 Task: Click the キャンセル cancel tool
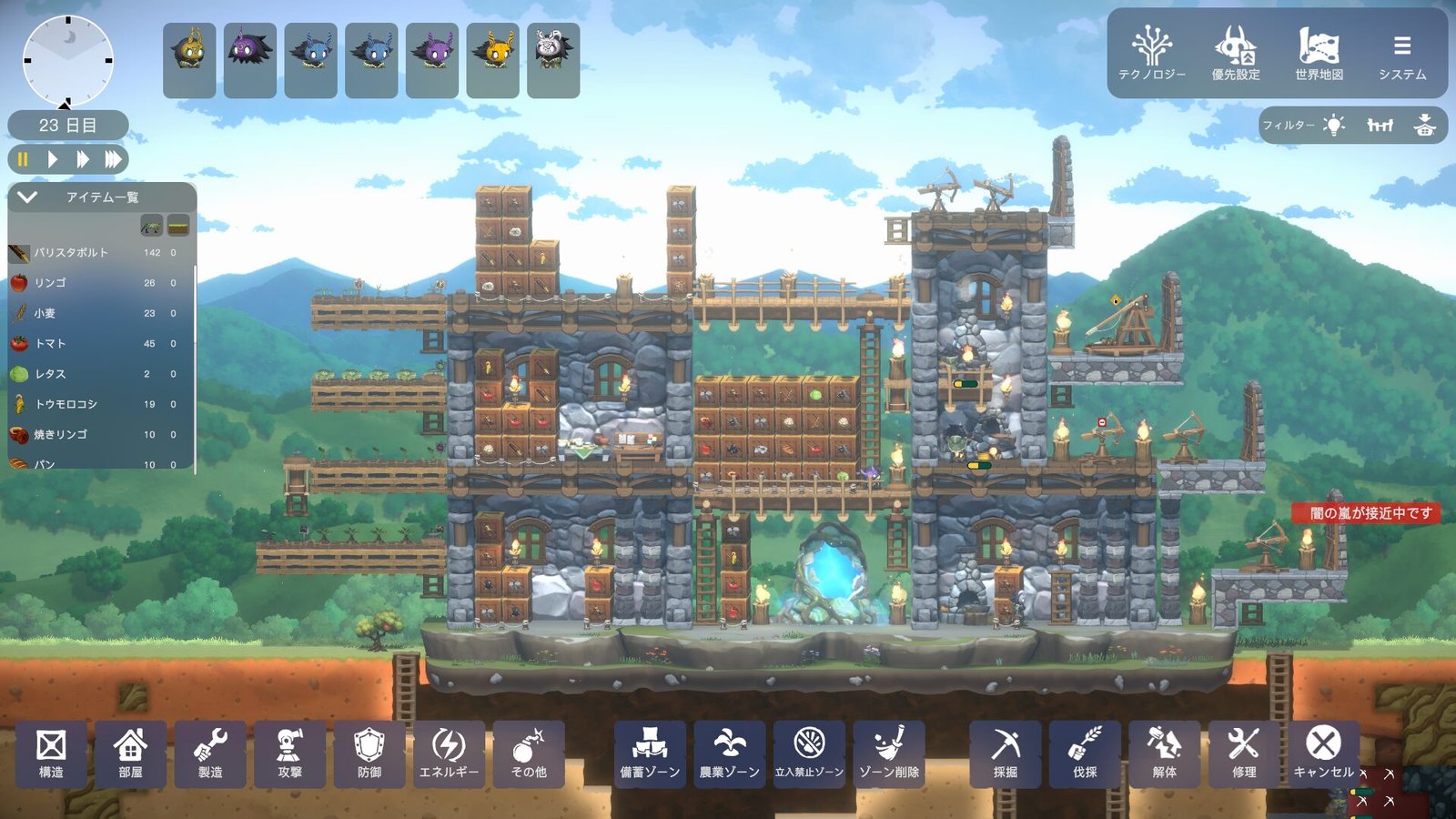(1323, 753)
